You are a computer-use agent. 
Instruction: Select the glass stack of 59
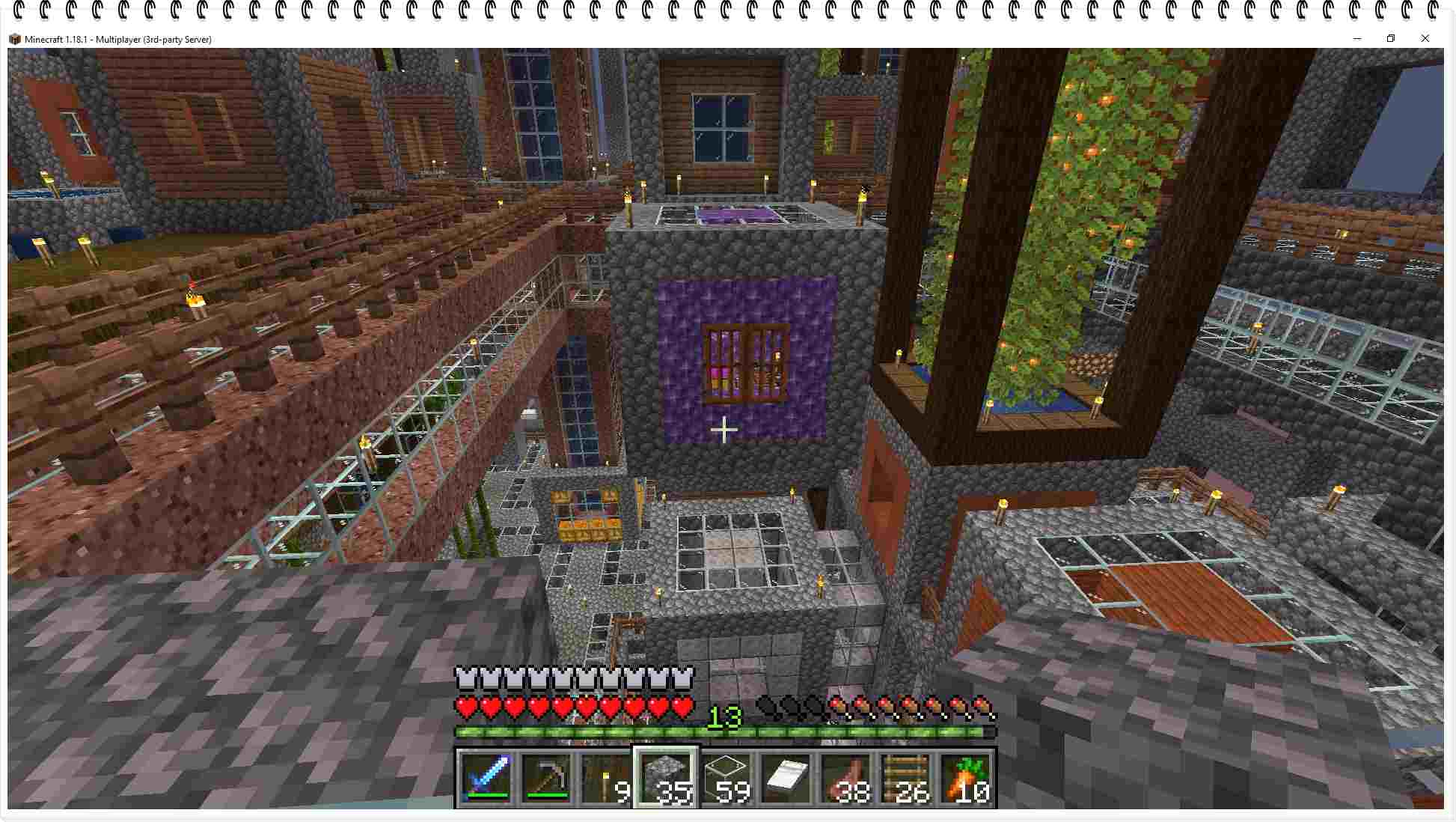pyautogui.click(x=724, y=777)
